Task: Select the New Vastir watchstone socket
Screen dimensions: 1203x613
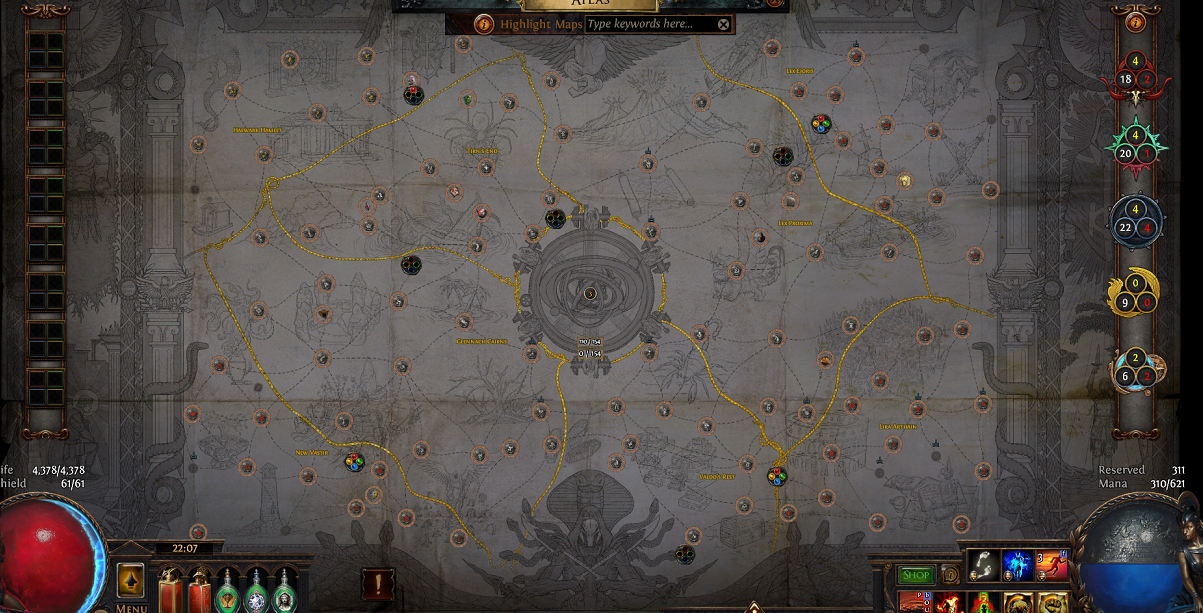Action: [x=354, y=462]
